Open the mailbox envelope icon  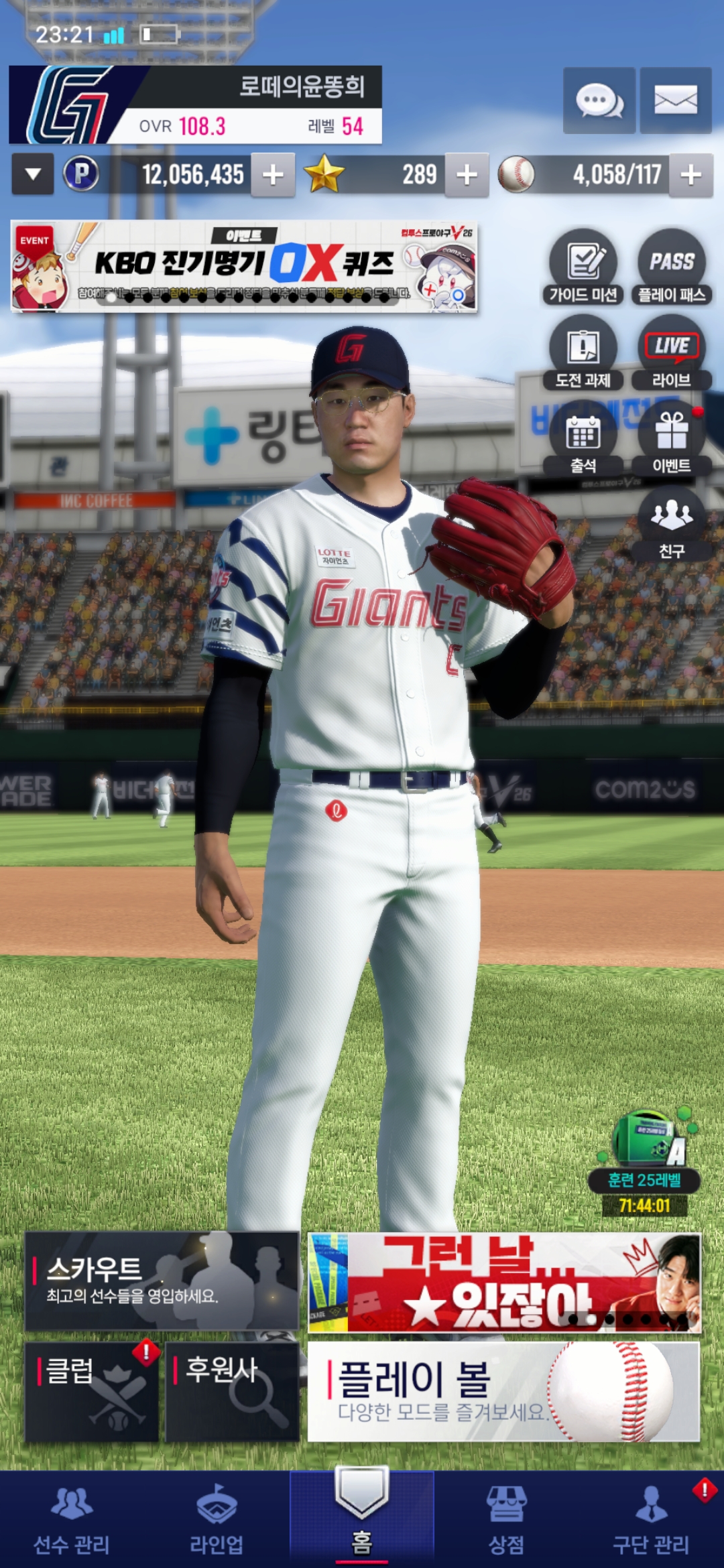coord(675,101)
